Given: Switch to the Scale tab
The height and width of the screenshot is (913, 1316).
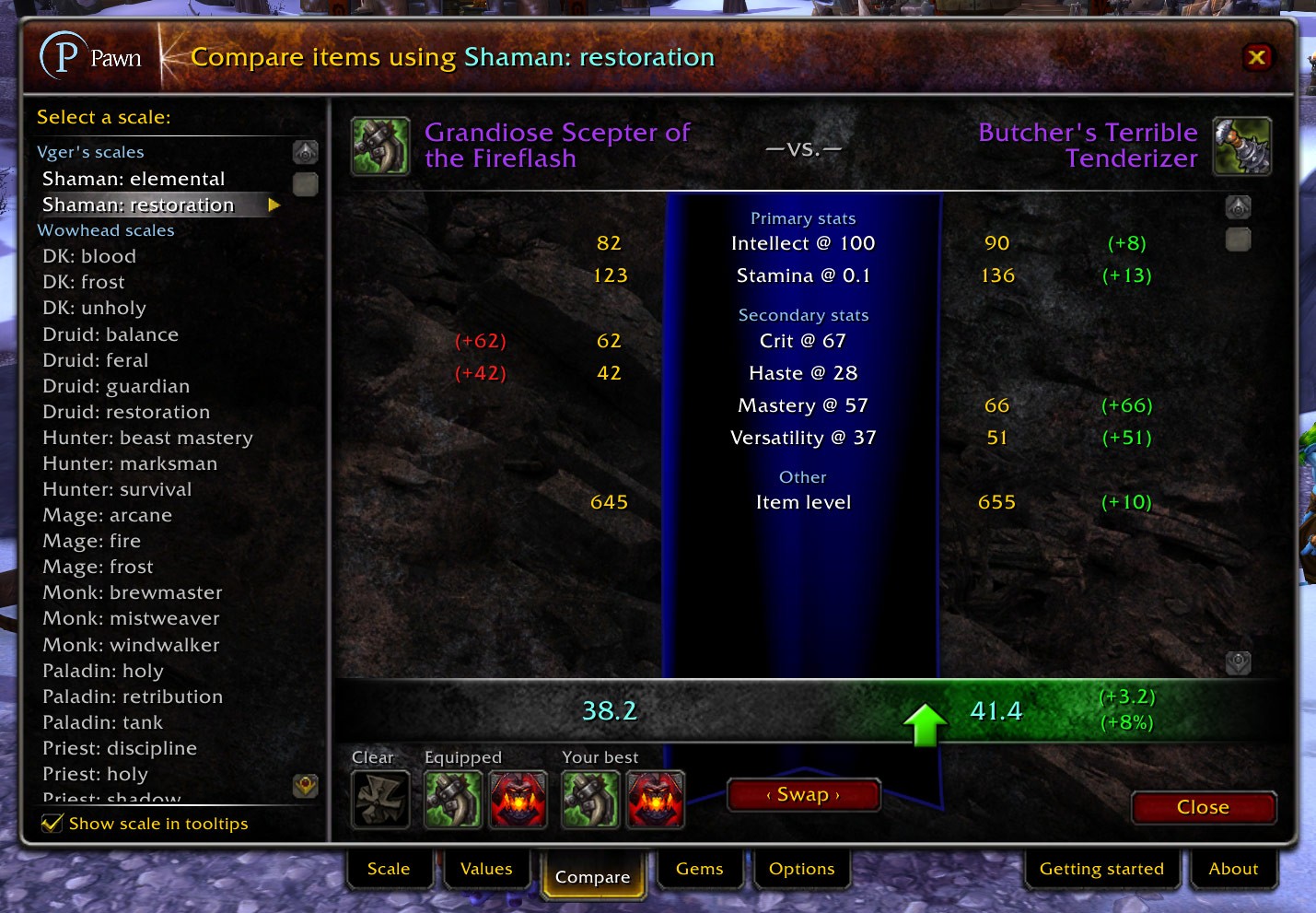Looking at the screenshot, I should click(389, 869).
